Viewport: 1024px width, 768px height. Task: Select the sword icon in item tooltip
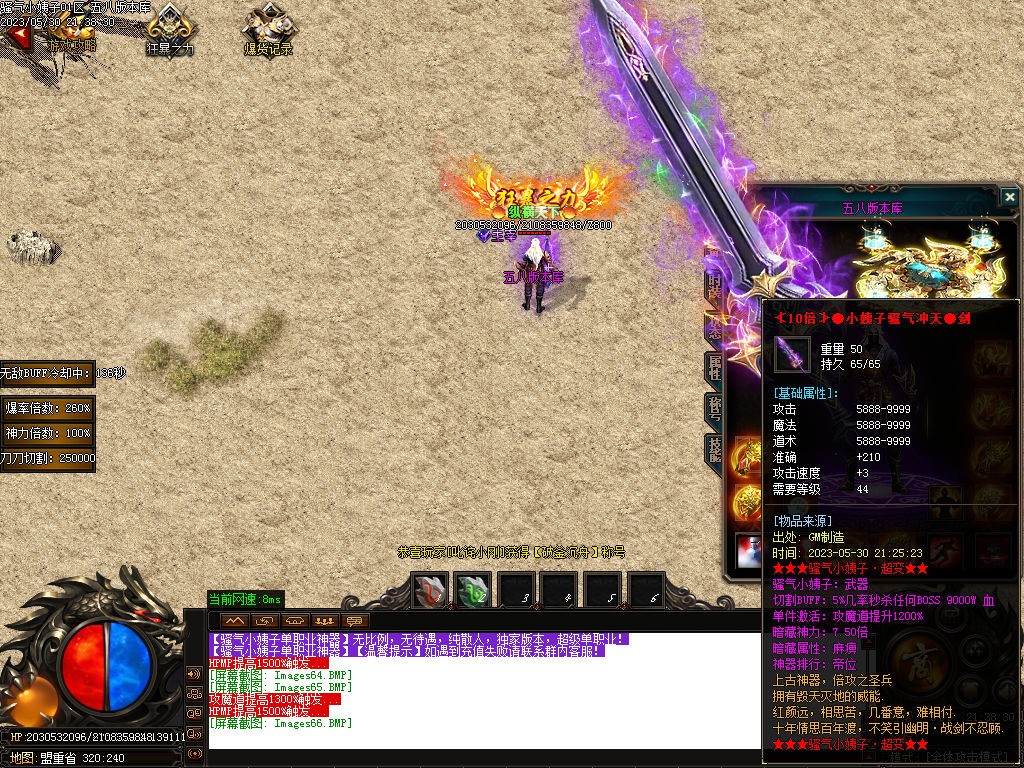[792, 354]
